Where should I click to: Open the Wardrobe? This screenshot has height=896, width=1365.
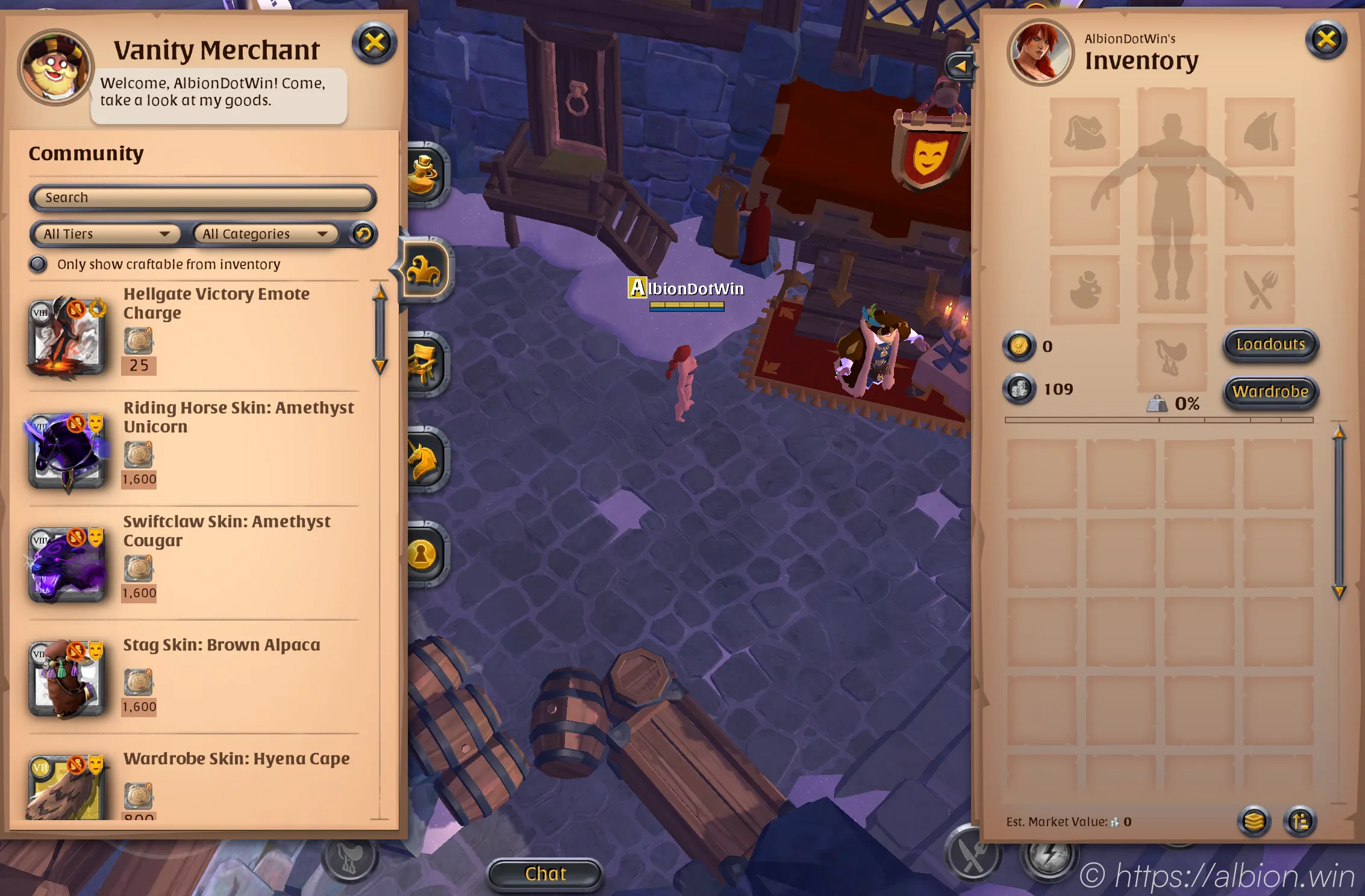1270,392
